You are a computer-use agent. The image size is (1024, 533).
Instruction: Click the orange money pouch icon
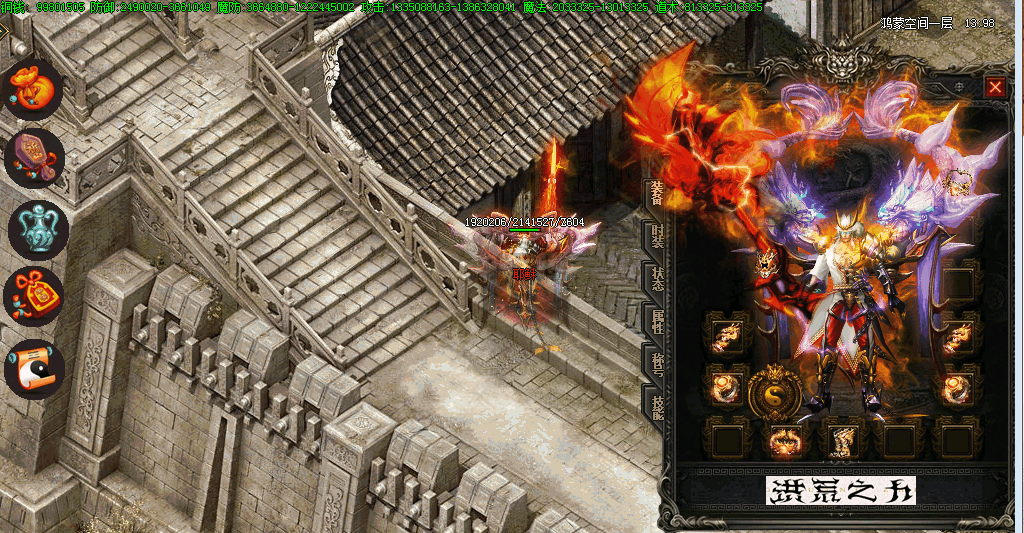35,88
